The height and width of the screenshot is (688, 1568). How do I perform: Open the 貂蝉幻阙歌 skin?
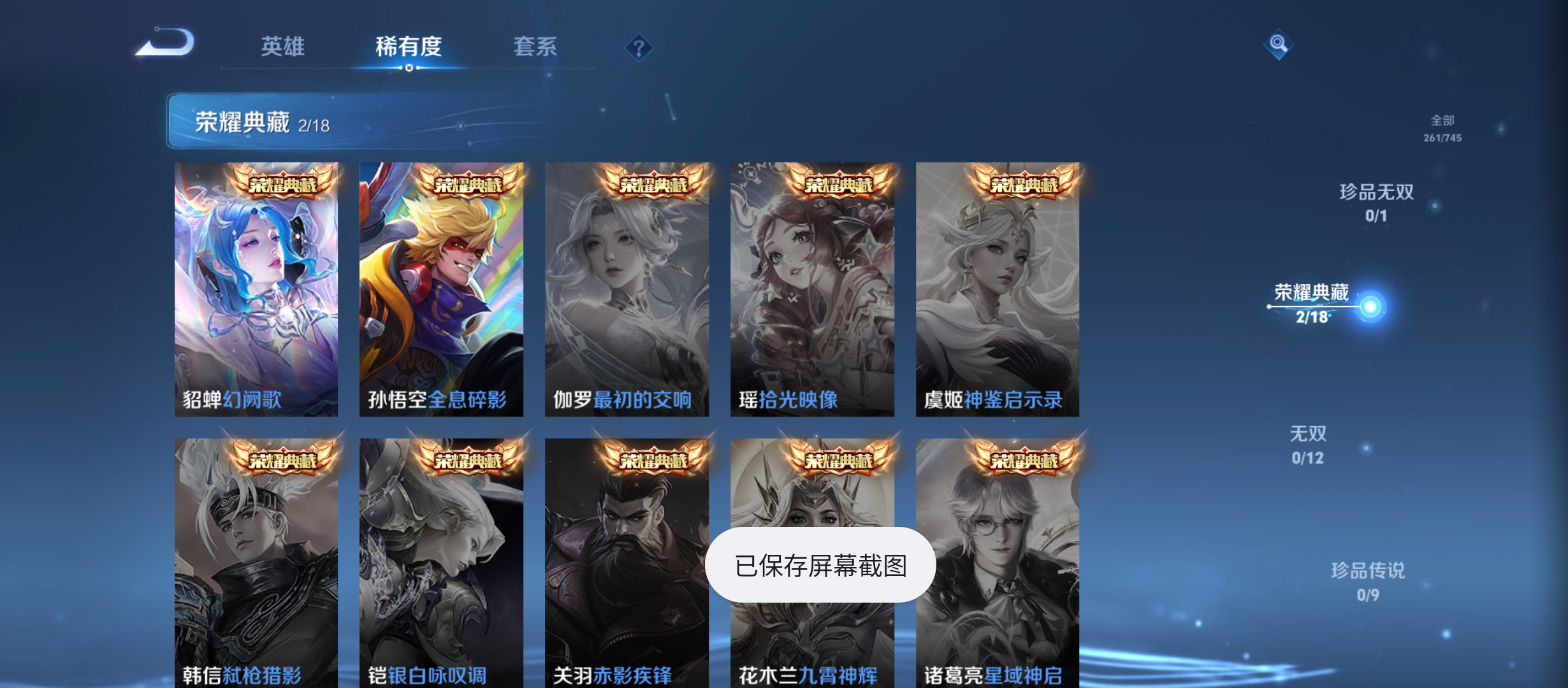coord(258,287)
